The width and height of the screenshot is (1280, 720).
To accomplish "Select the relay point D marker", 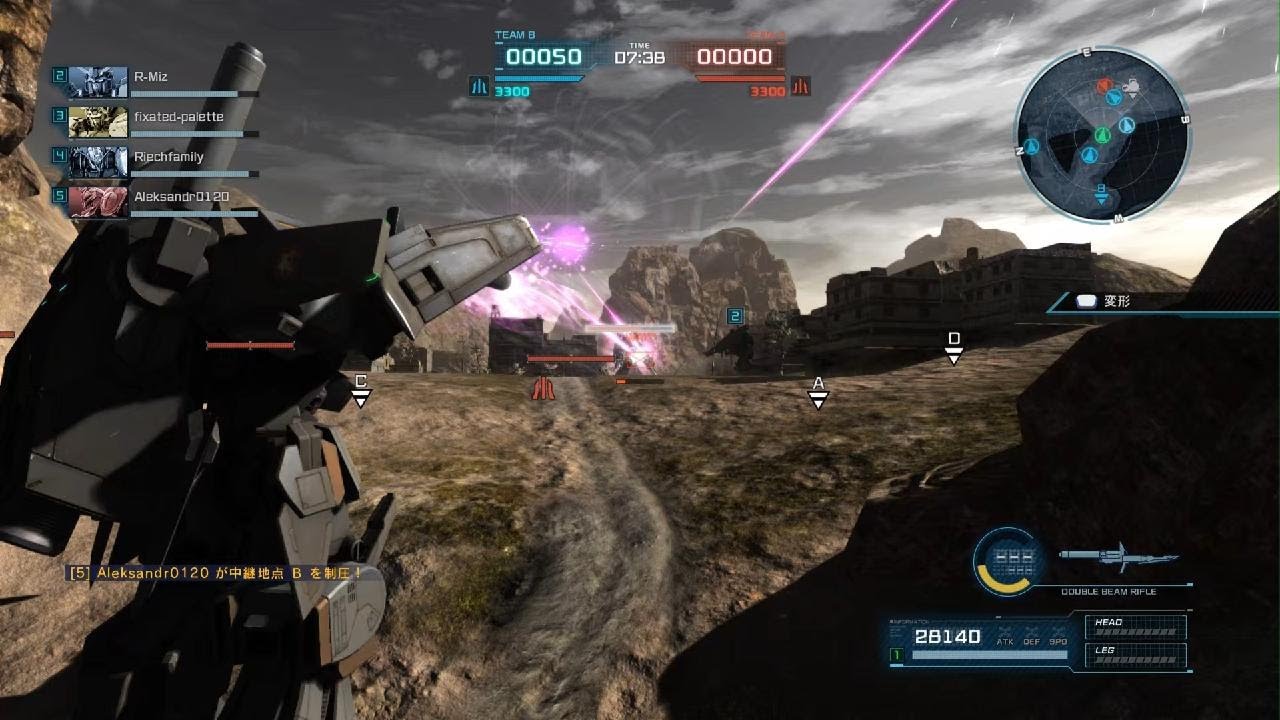I will 954,348.
